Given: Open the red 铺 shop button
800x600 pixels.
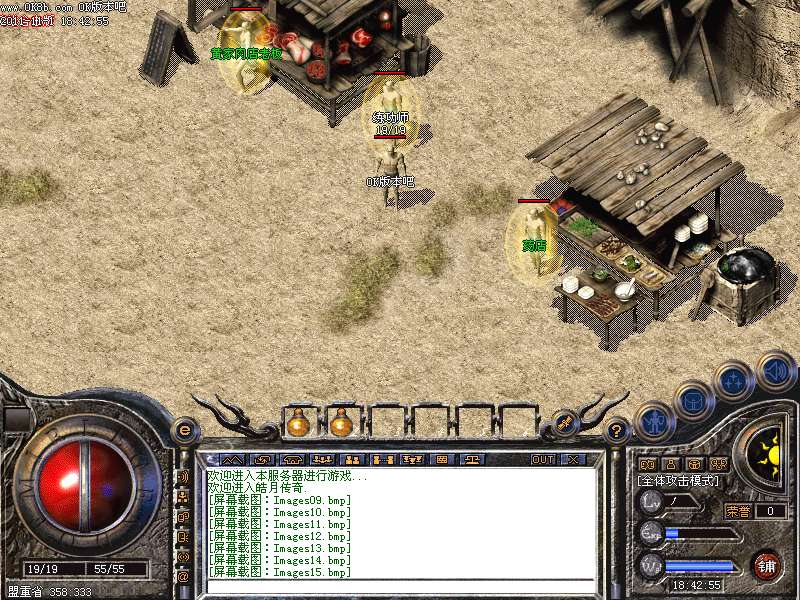Looking at the screenshot, I should [767, 565].
